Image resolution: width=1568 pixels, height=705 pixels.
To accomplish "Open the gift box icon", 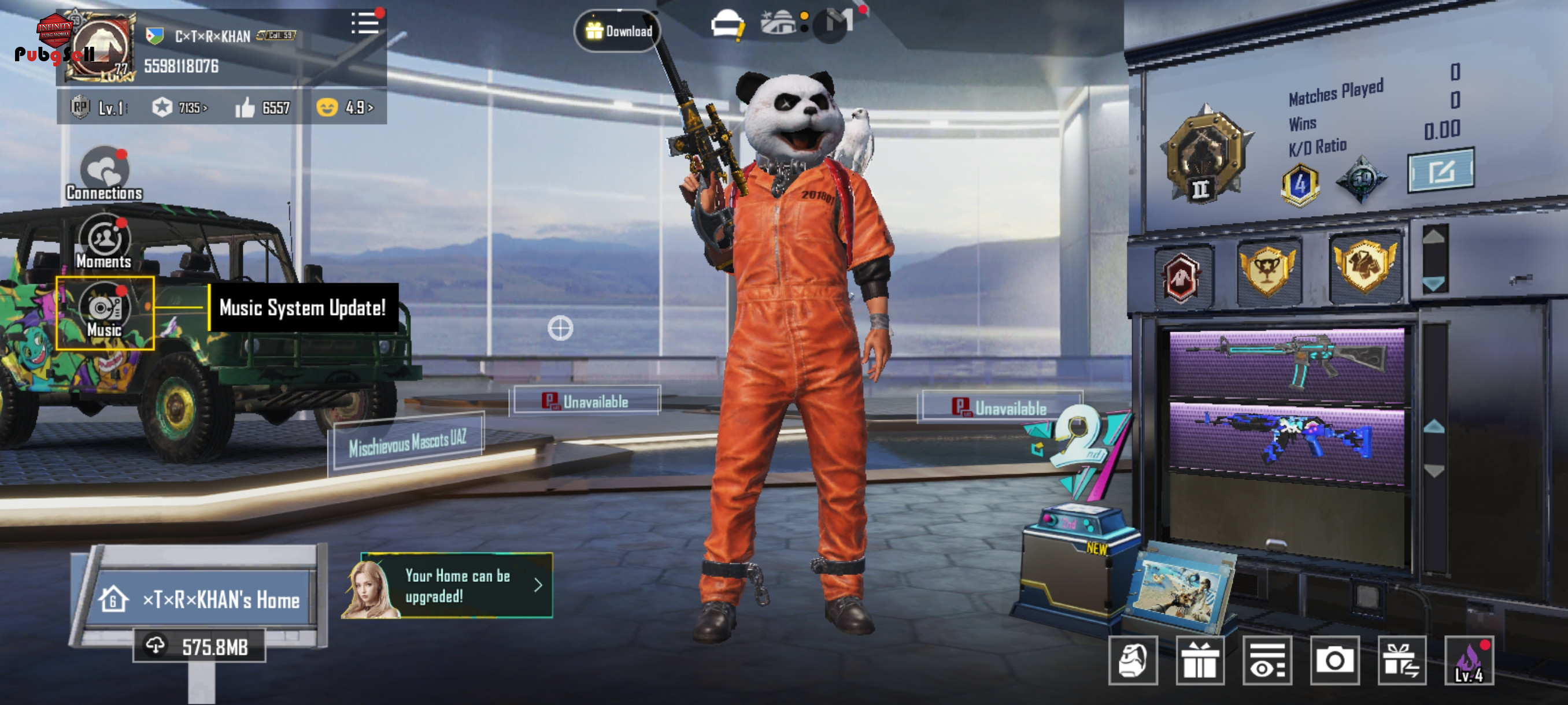I will point(1200,661).
